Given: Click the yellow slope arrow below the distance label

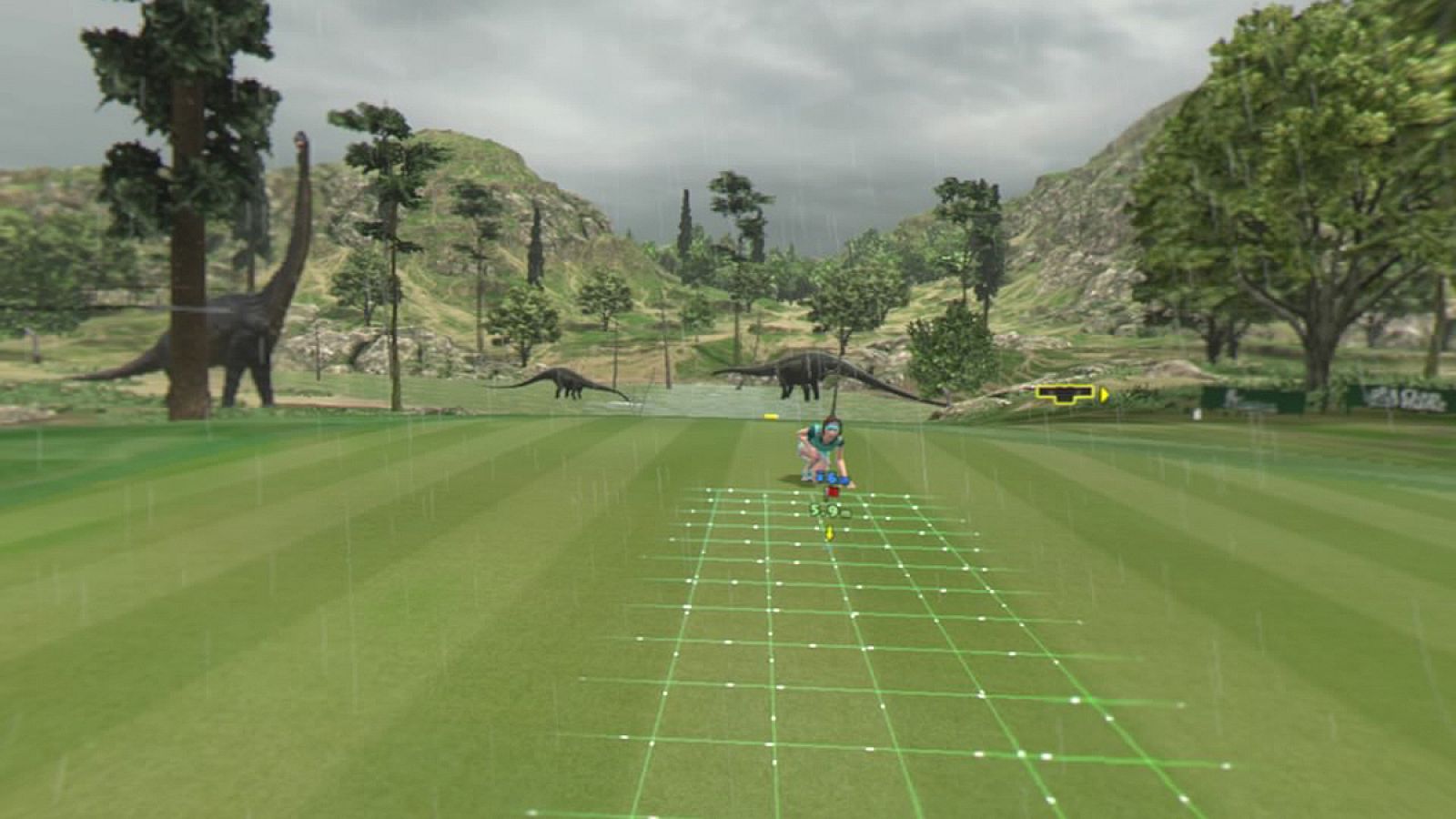Looking at the screenshot, I should point(830,531).
